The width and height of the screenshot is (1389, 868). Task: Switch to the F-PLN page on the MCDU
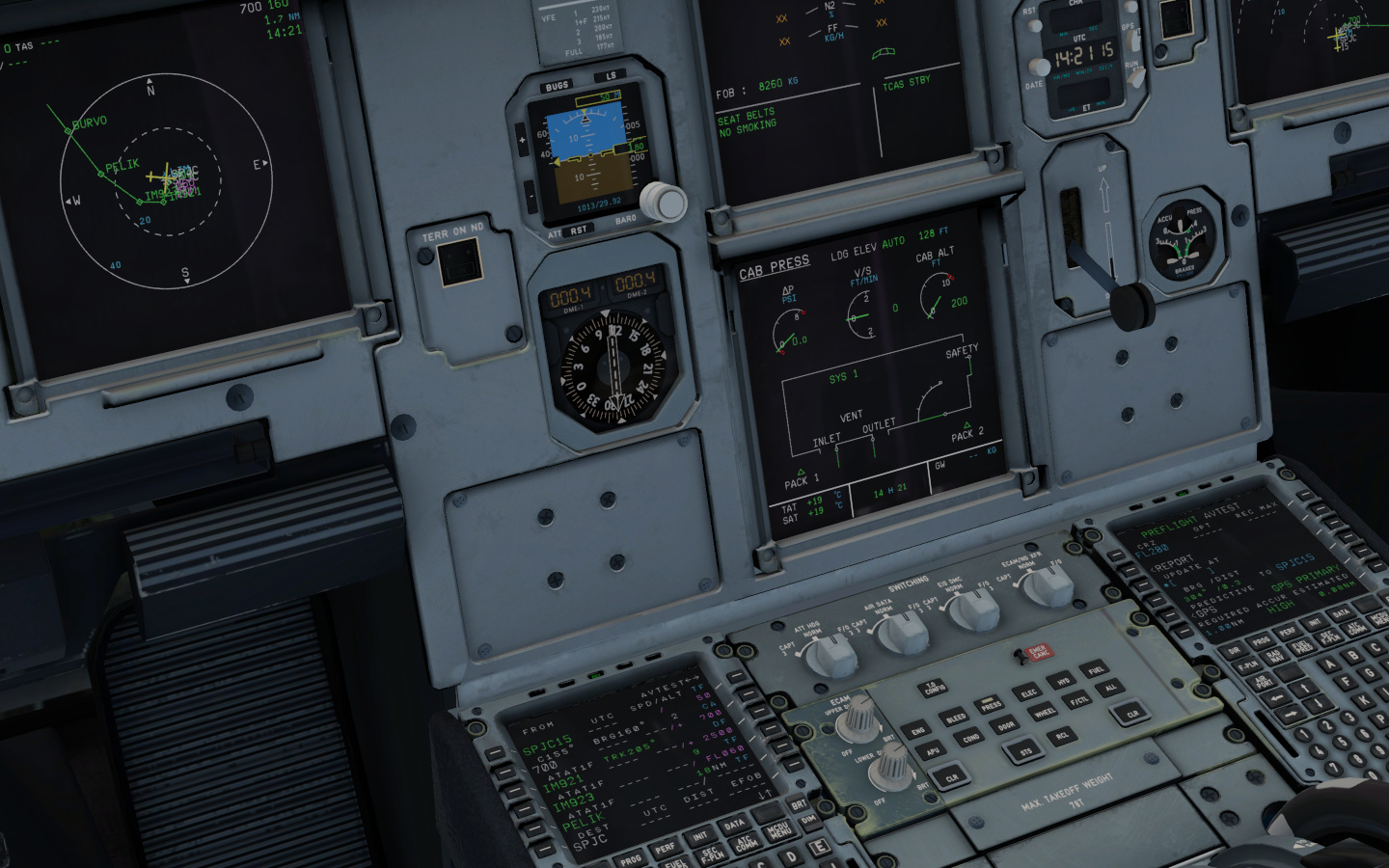(1249, 665)
